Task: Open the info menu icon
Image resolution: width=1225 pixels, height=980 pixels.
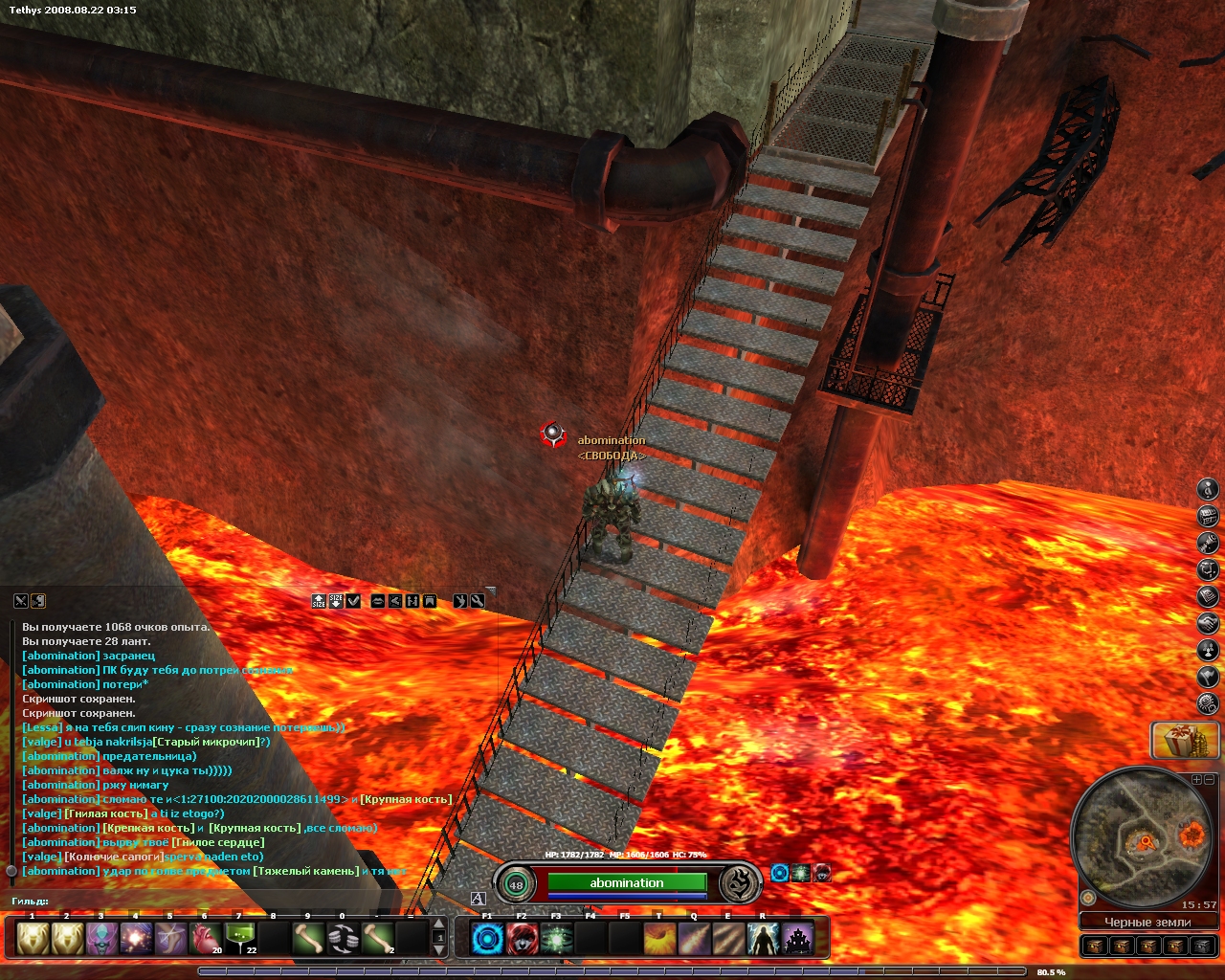Action: point(1209,489)
